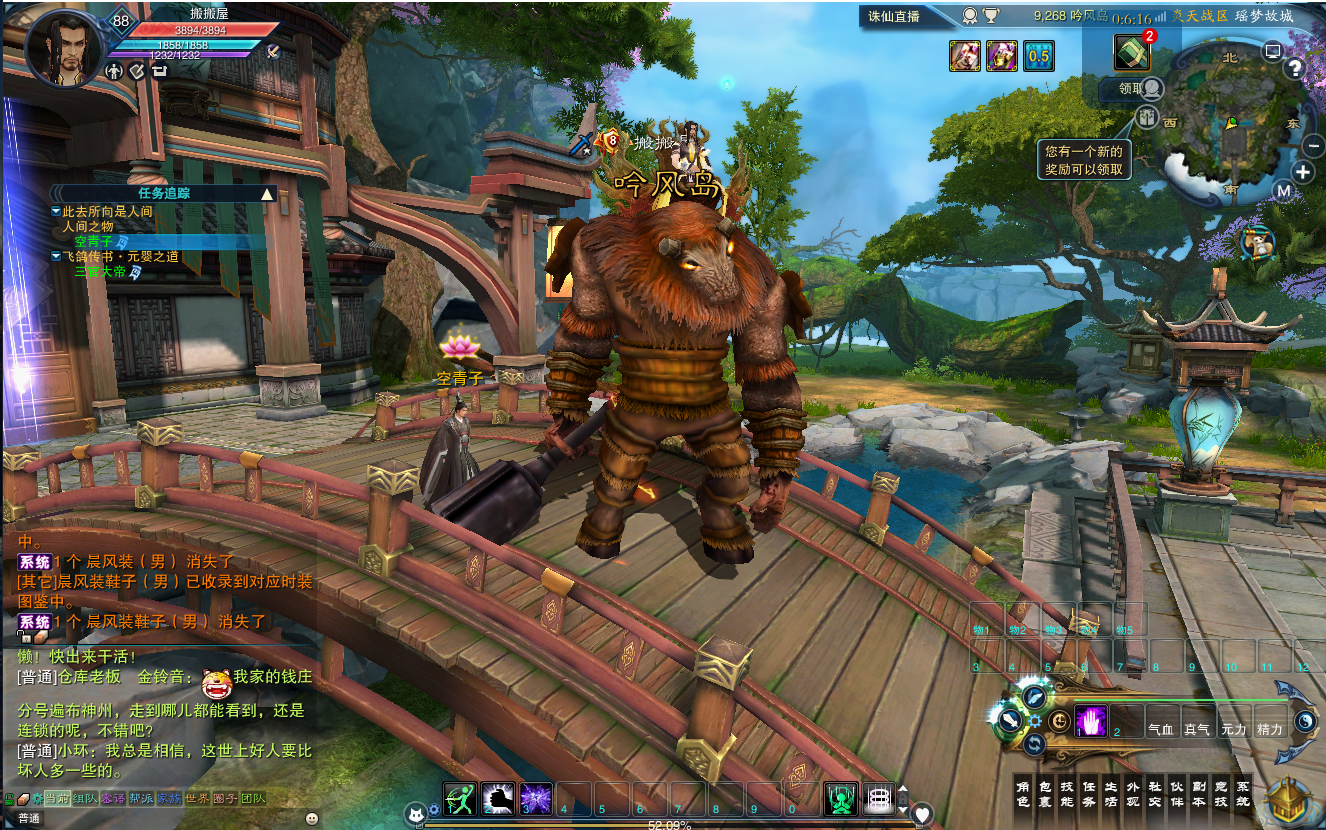Viewport: 1326px width, 830px height.
Task: Expand the 飞鸽传书·元婴之道 quest entry
Action: (56, 257)
